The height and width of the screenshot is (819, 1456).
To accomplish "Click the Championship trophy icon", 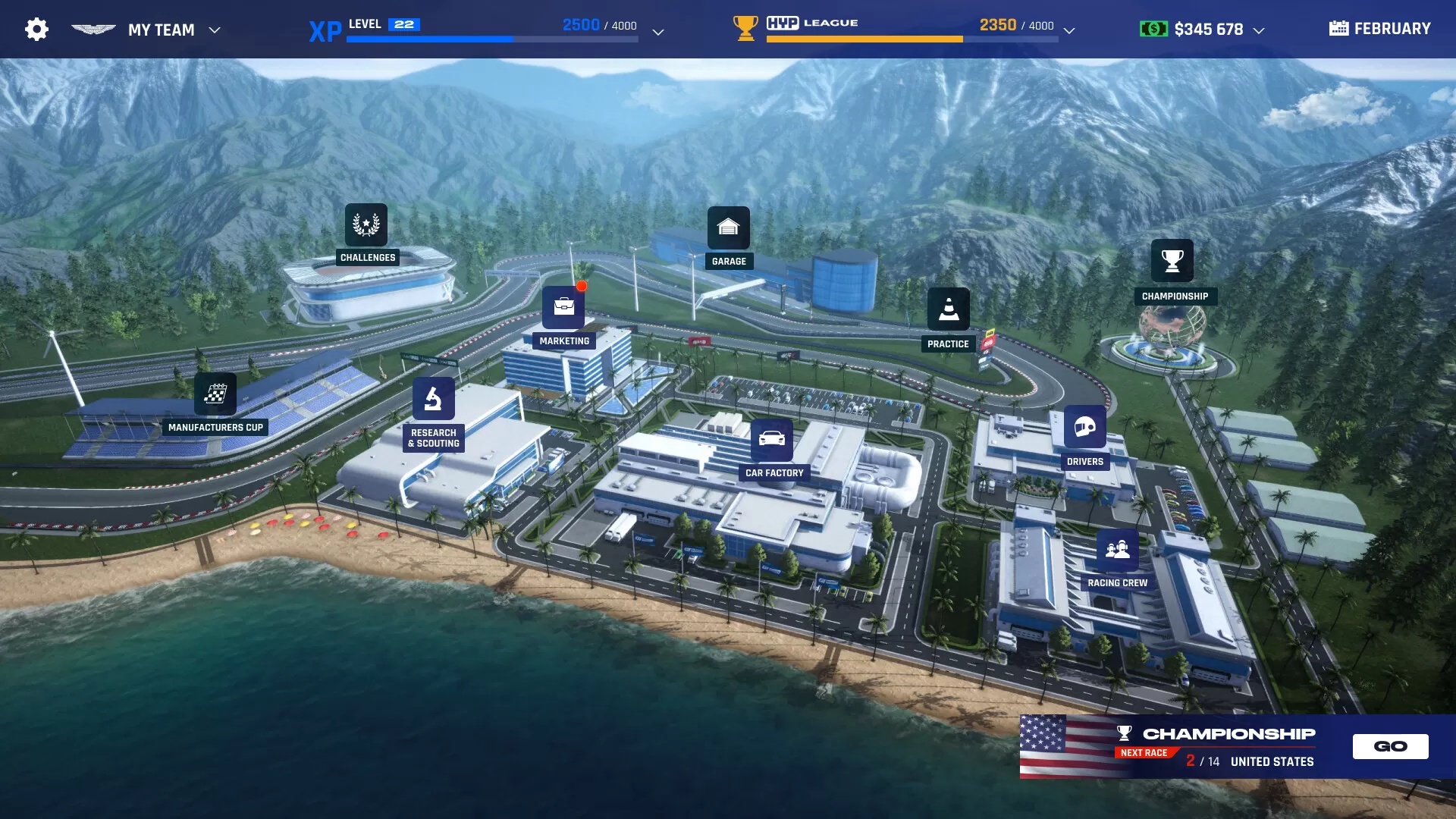I will click(1172, 262).
